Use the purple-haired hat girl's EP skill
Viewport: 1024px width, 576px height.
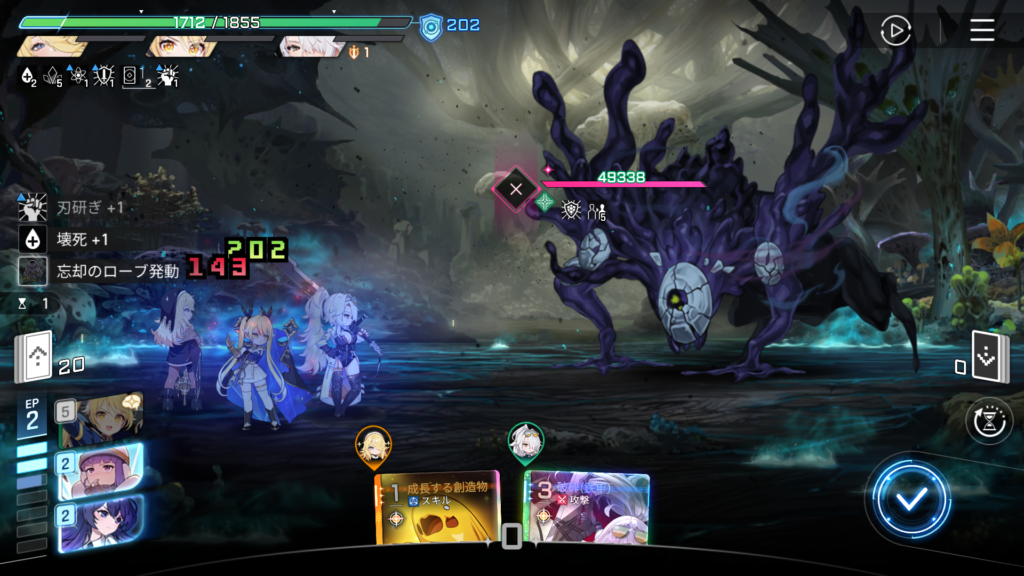(x=100, y=471)
